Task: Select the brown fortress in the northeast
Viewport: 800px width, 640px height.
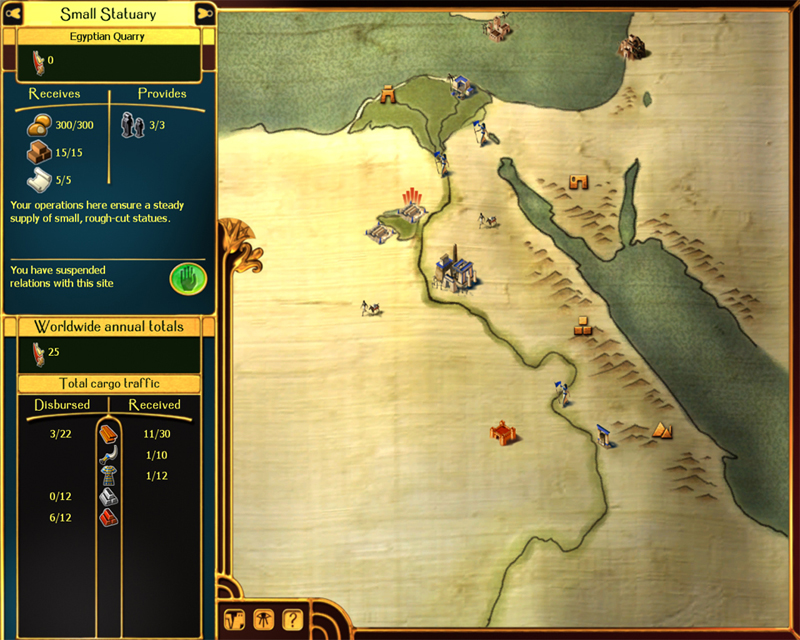Action: [629, 46]
